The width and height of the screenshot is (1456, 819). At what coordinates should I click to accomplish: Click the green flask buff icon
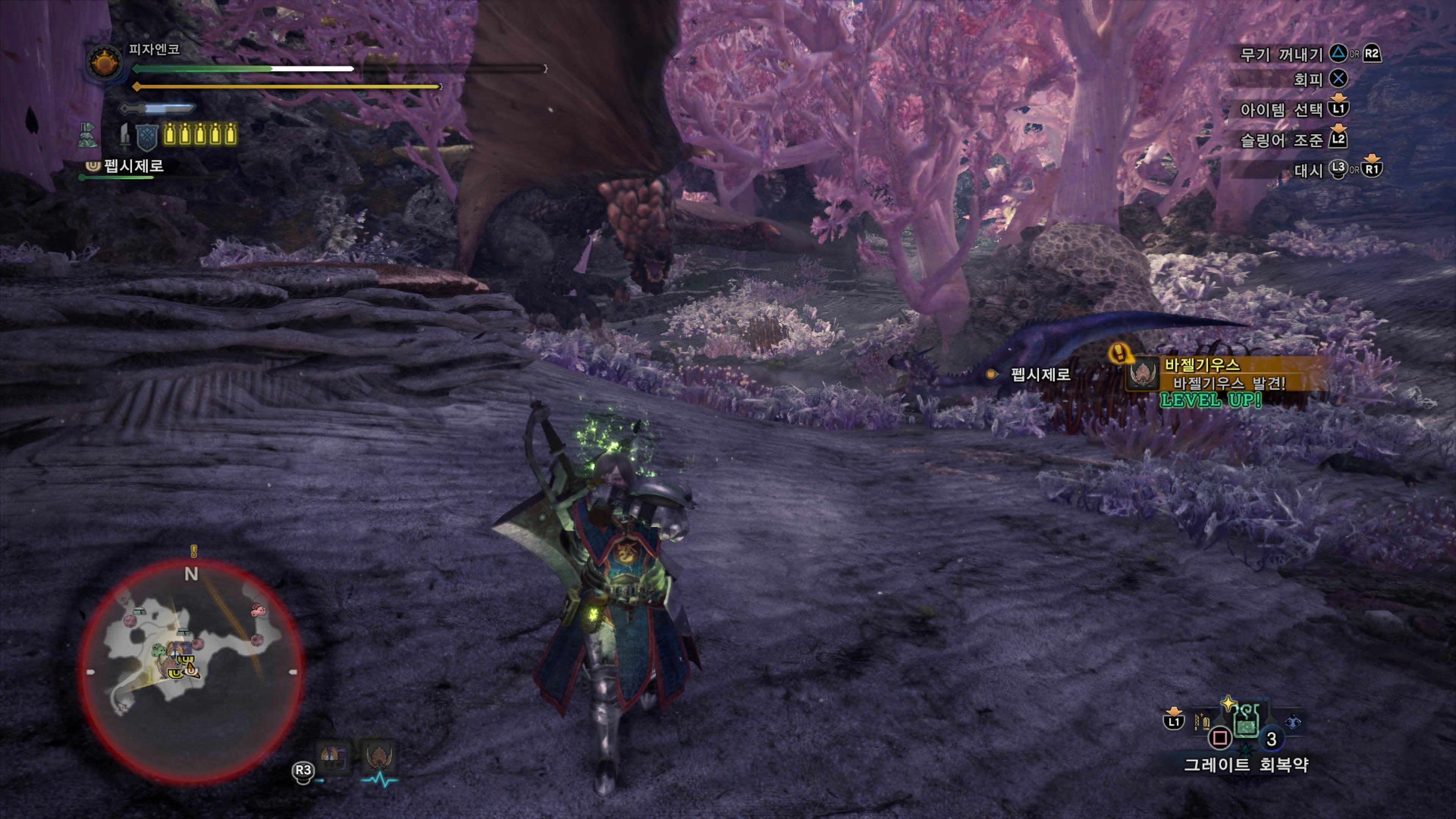tap(87, 136)
